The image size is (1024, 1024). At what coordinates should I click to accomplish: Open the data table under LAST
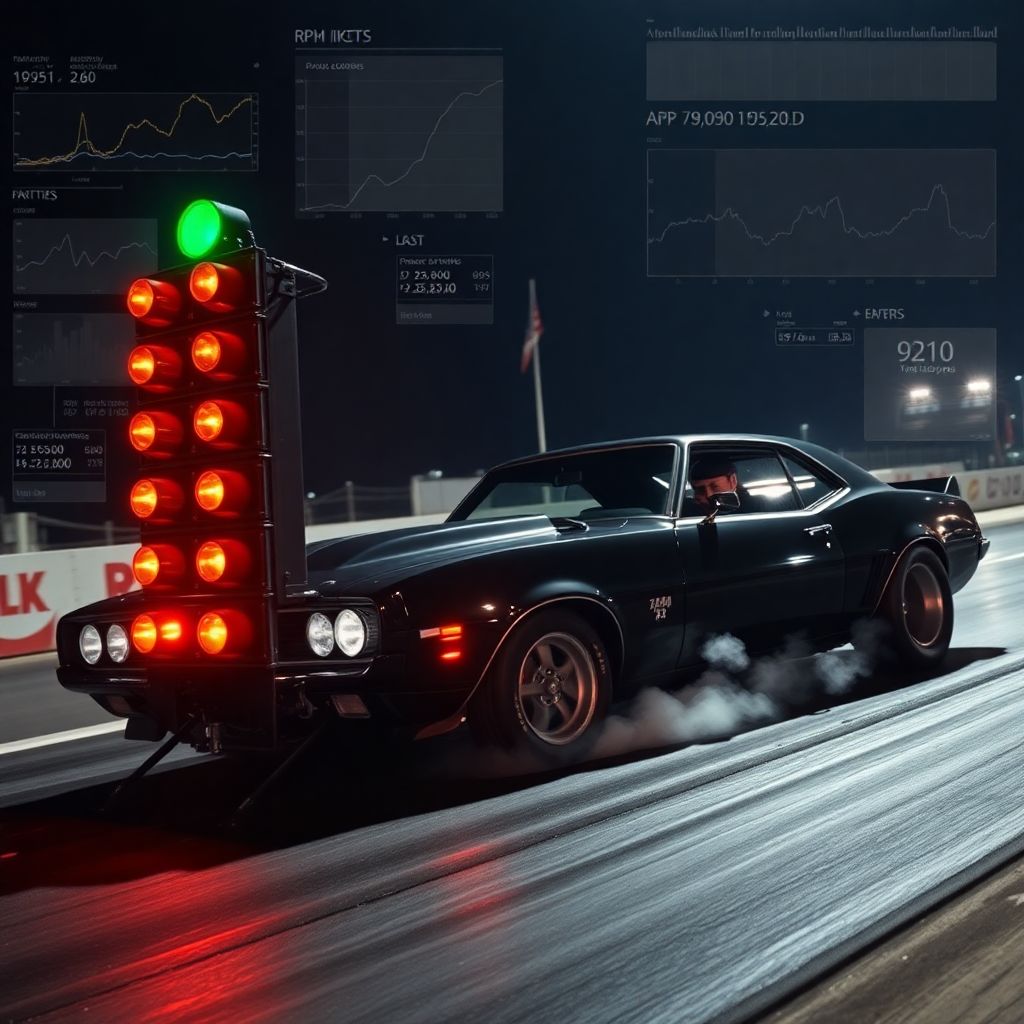(444, 289)
